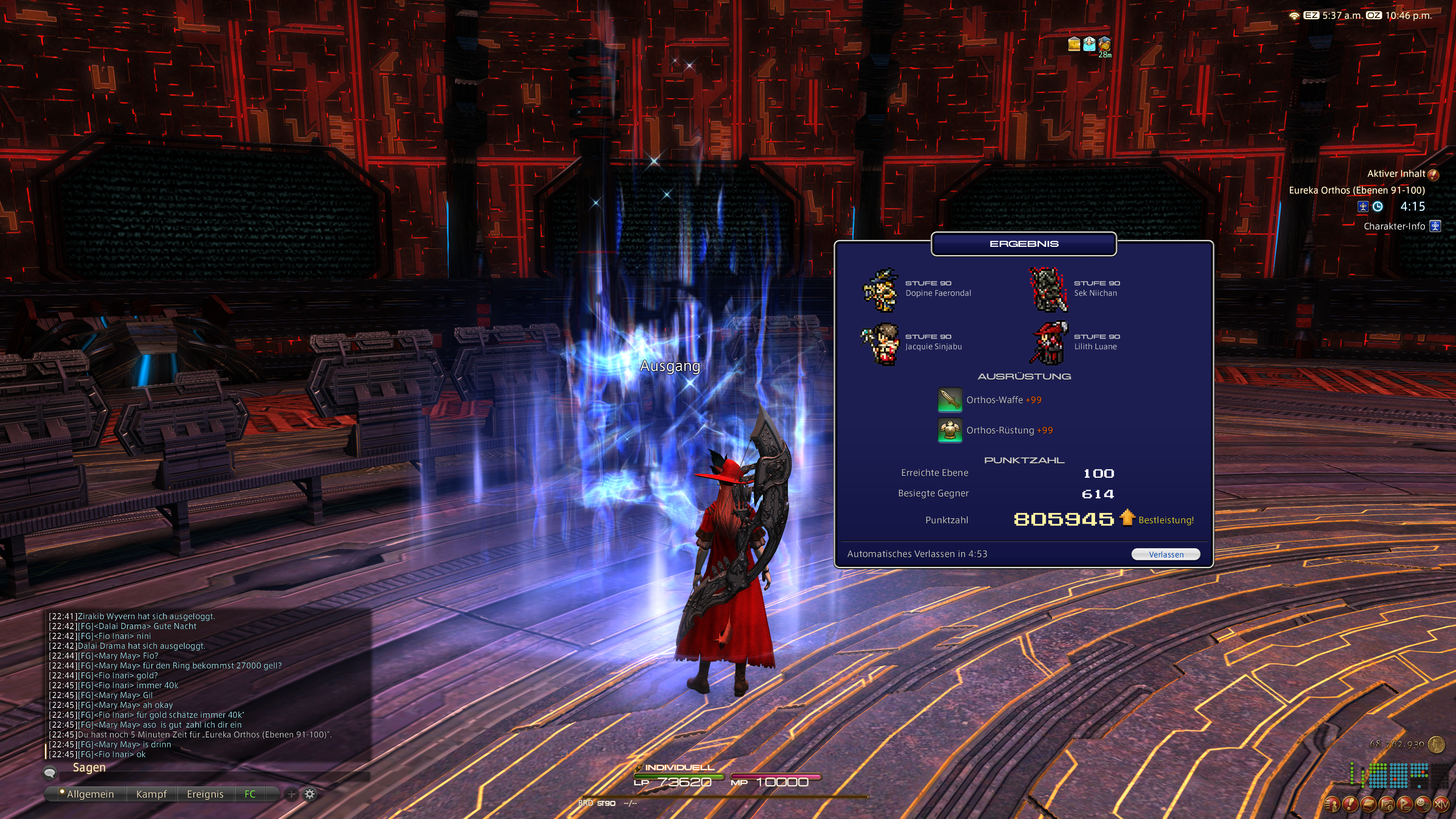Leave the dungeon with the Verlassen button
The image size is (1456, 819).
(x=1166, y=554)
